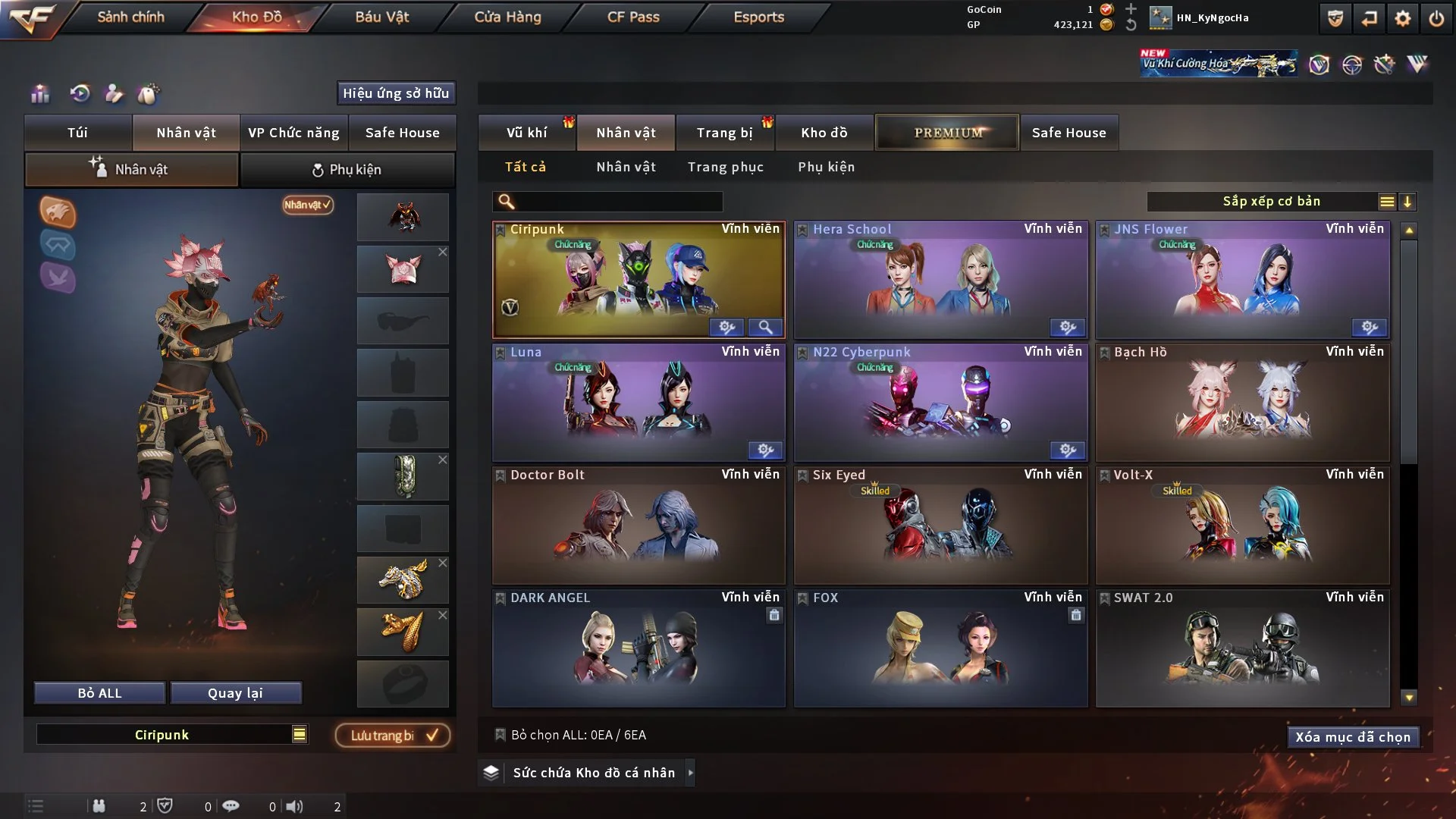
Task: Open the CF Pass menu
Action: (633, 17)
